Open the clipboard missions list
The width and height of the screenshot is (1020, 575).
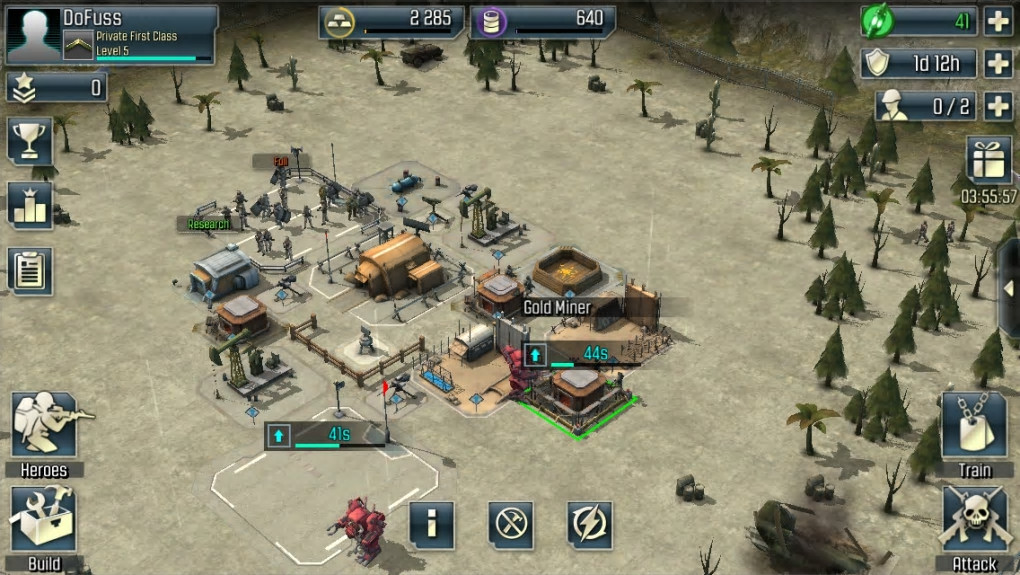[30, 269]
